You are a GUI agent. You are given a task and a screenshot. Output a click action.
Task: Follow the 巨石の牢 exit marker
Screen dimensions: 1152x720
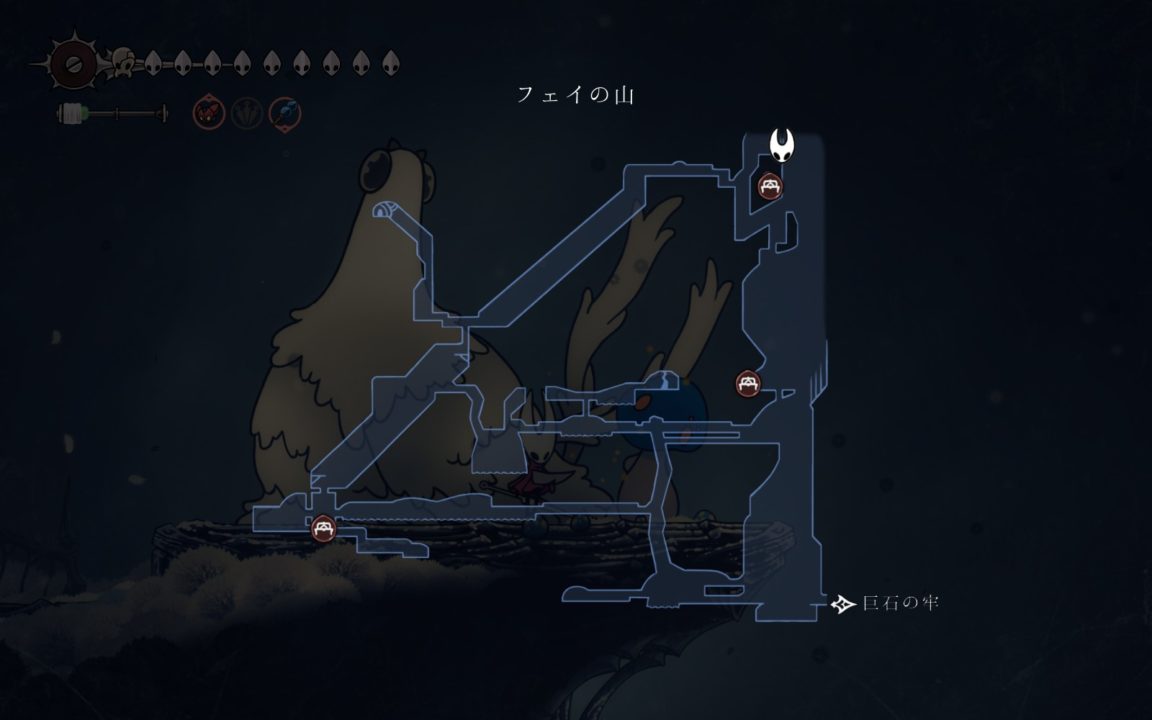click(844, 604)
